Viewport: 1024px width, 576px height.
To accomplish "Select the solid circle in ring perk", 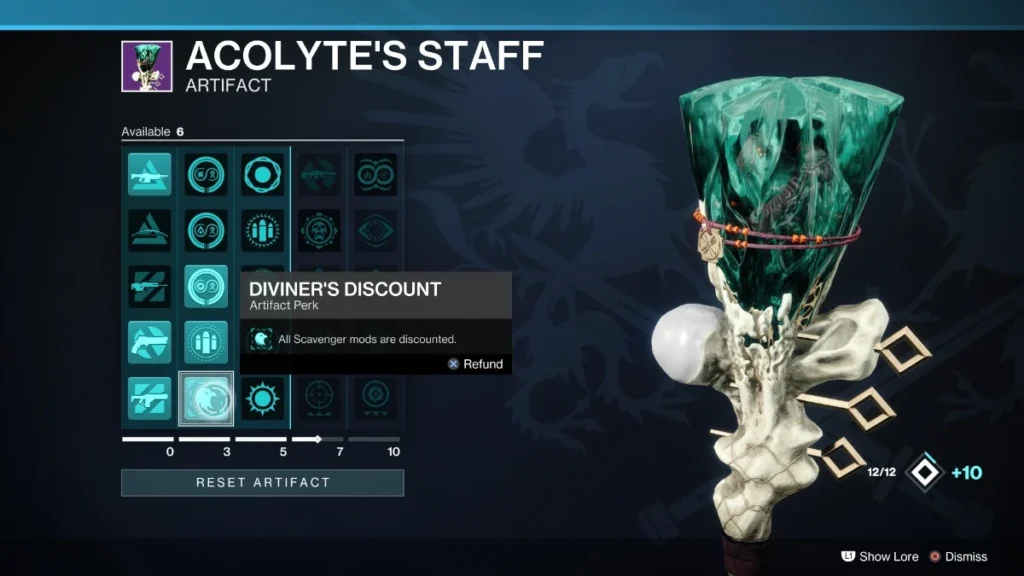I will pyautogui.click(x=263, y=174).
